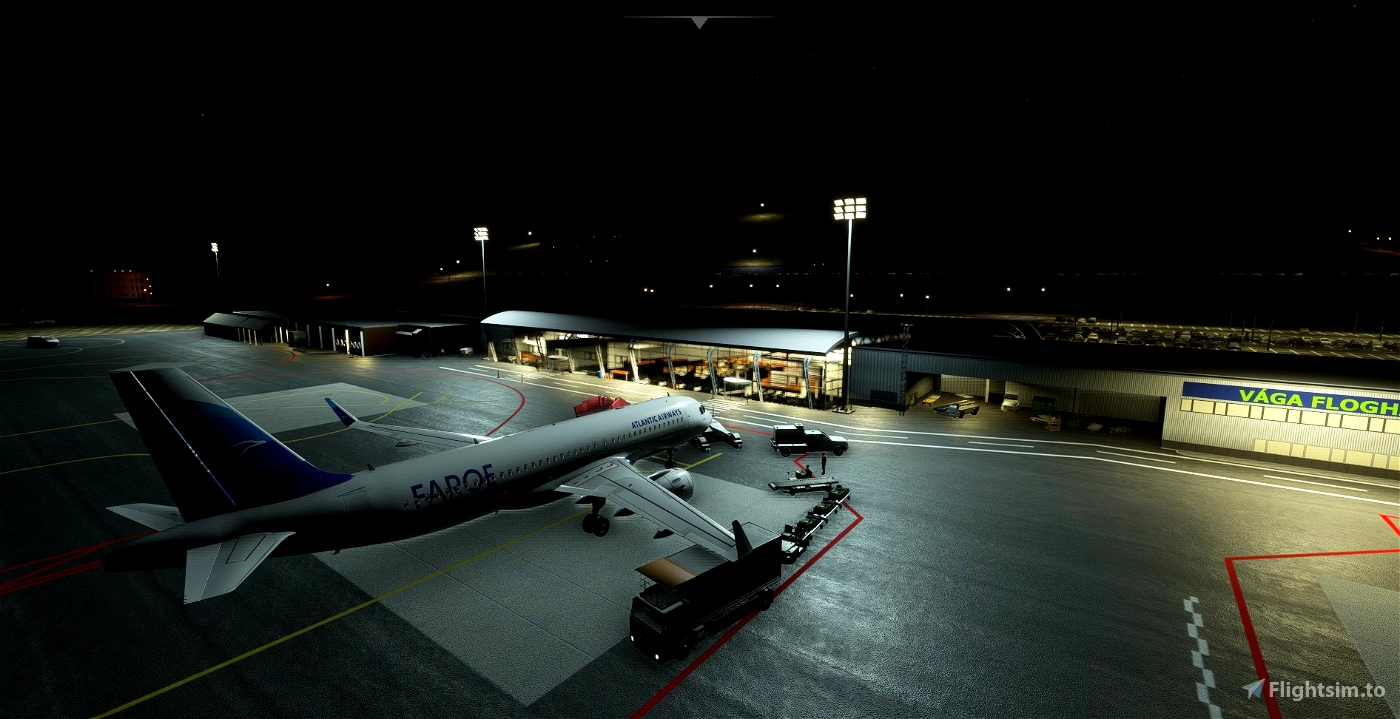Expand the toolbar handle arrow at top
1400x719 pixels.
pos(699,22)
